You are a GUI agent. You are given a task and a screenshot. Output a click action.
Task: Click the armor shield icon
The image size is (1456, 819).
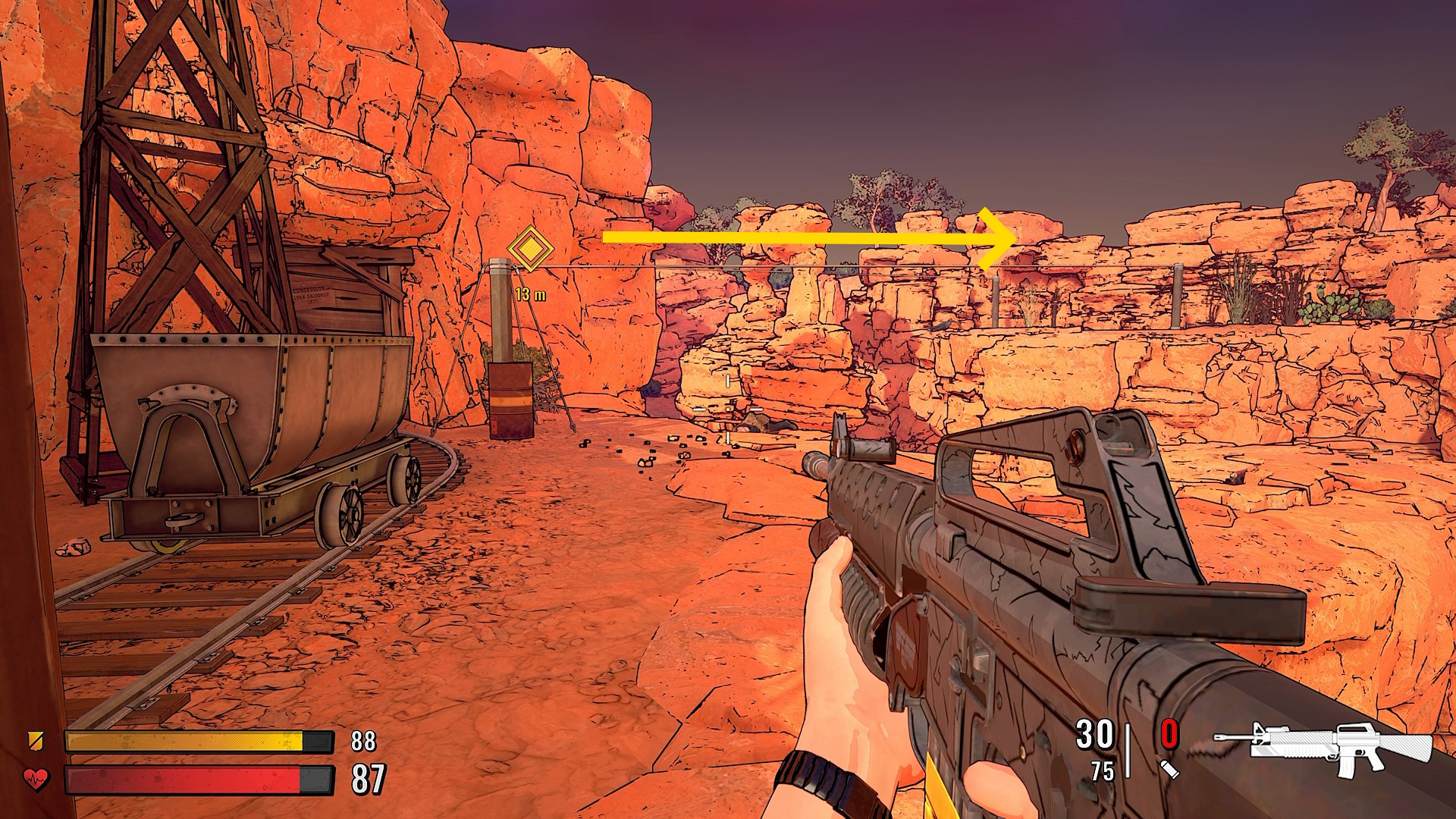pos(34,739)
